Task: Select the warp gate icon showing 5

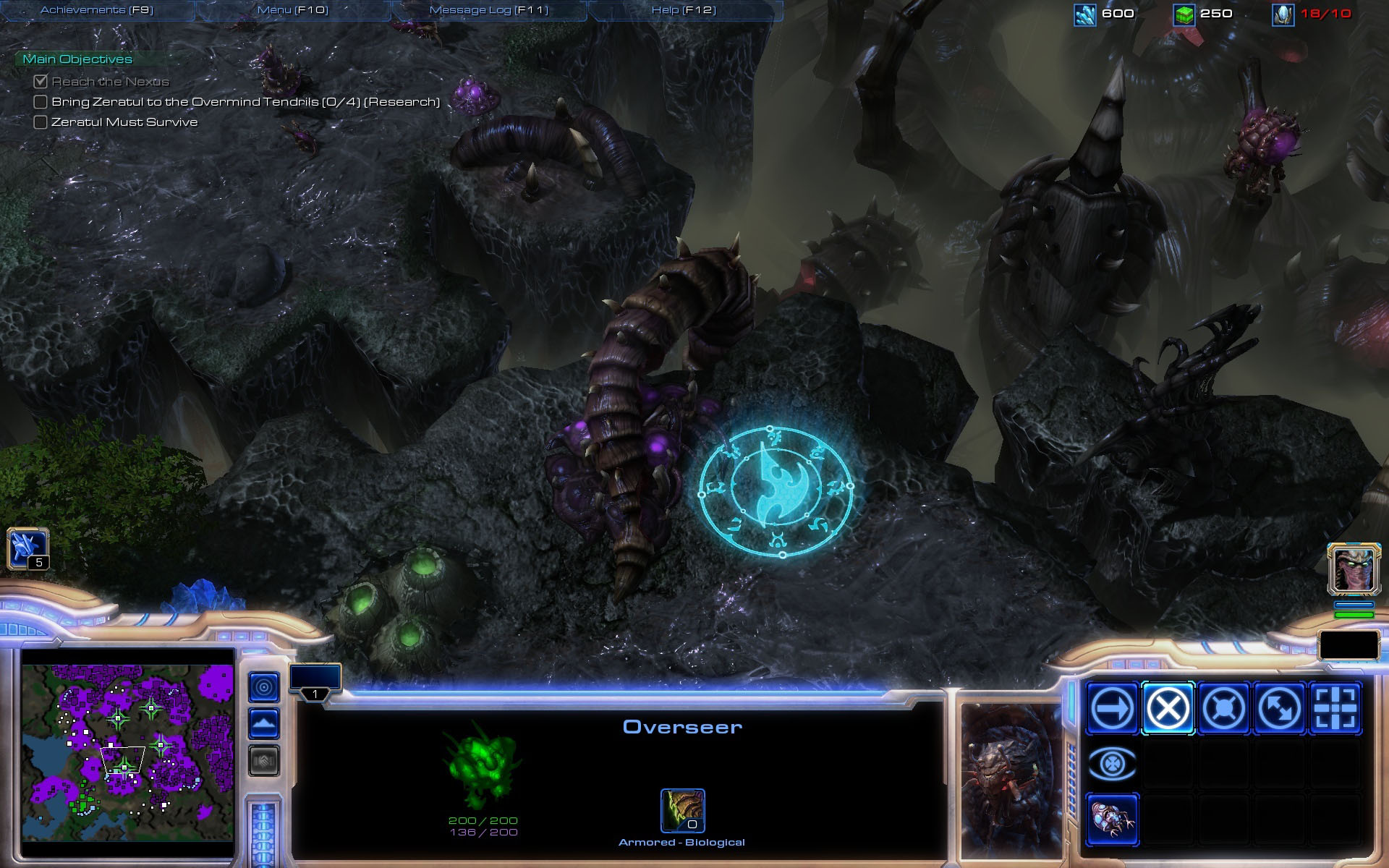Action: pyautogui.click(x=27, y=548)
